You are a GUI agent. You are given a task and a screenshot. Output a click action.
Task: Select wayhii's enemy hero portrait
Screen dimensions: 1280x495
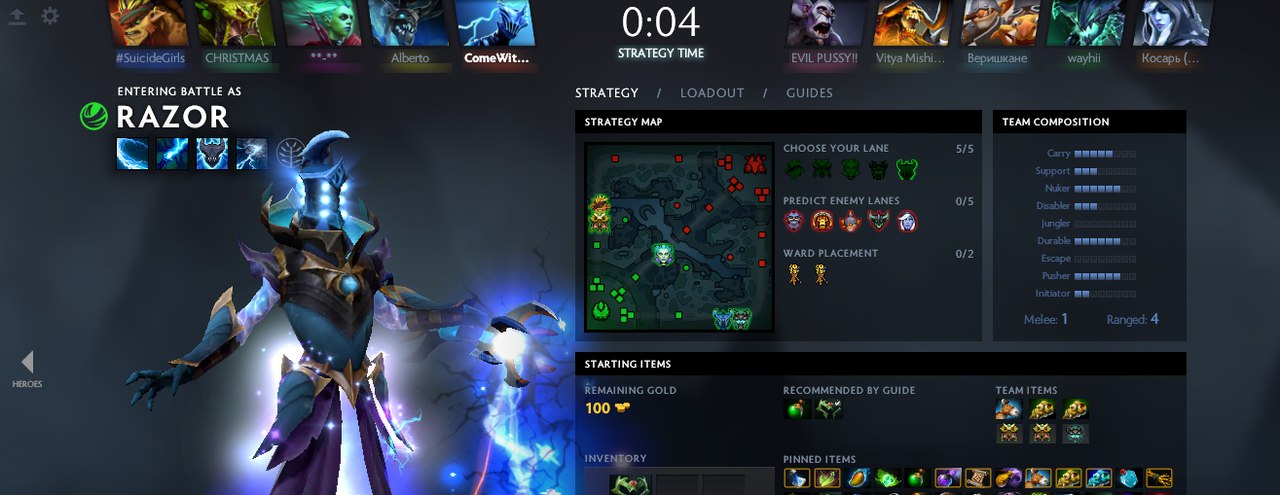[x=1084, y=23]
